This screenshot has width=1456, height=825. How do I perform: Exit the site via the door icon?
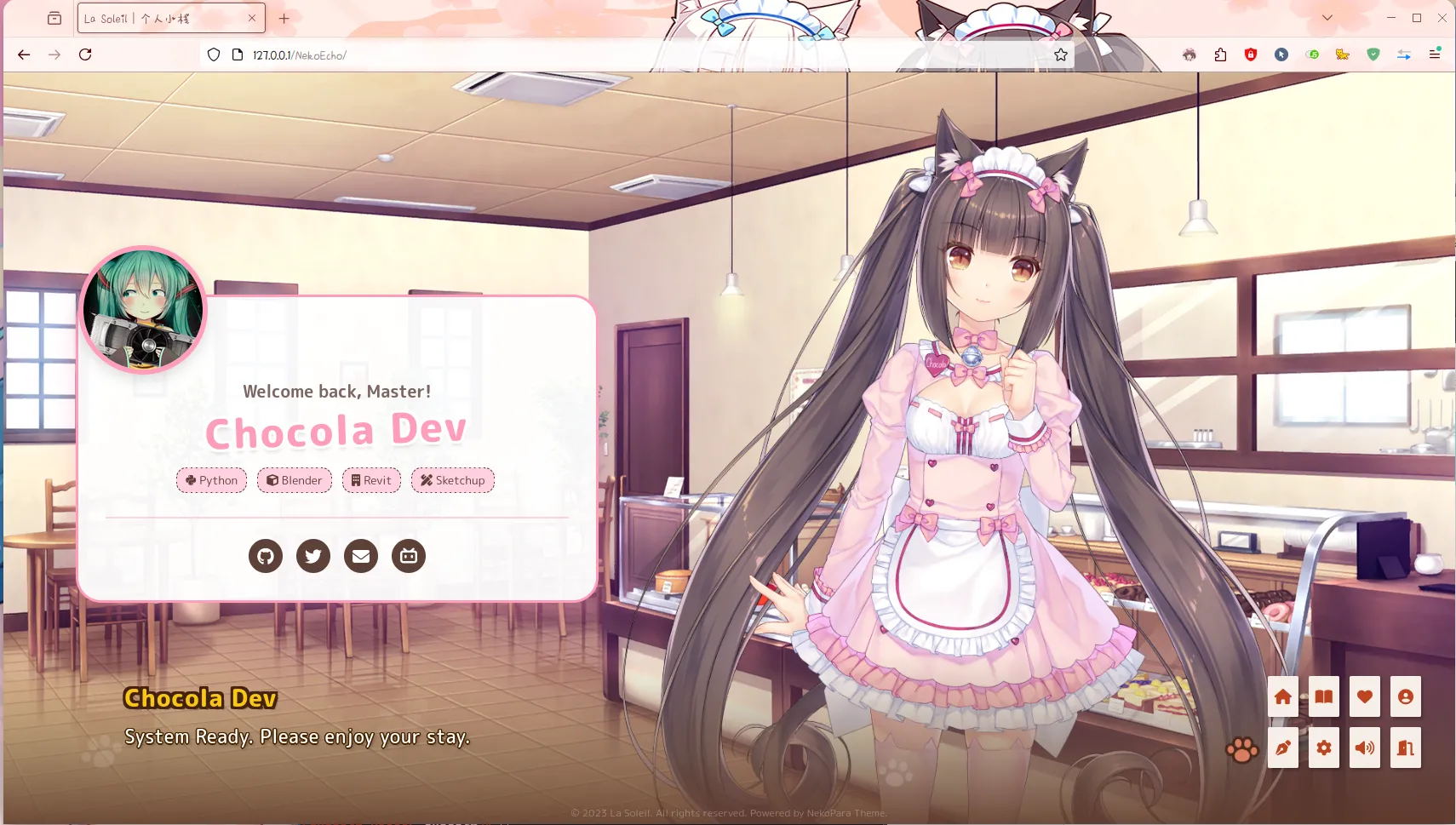pyautogui.click(x=1404, y=747)
